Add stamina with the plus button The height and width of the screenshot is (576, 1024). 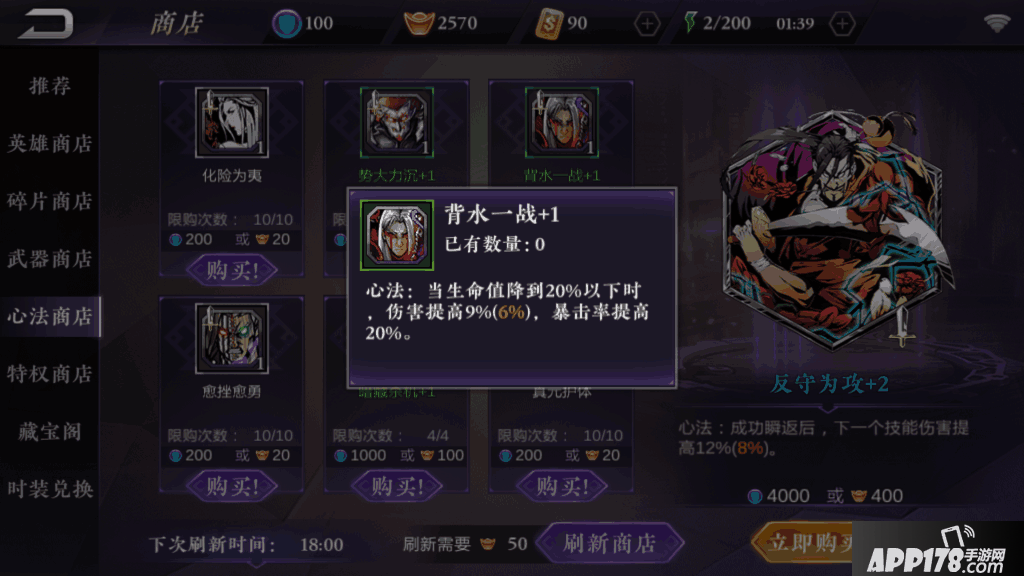click(x=843, y=23)
